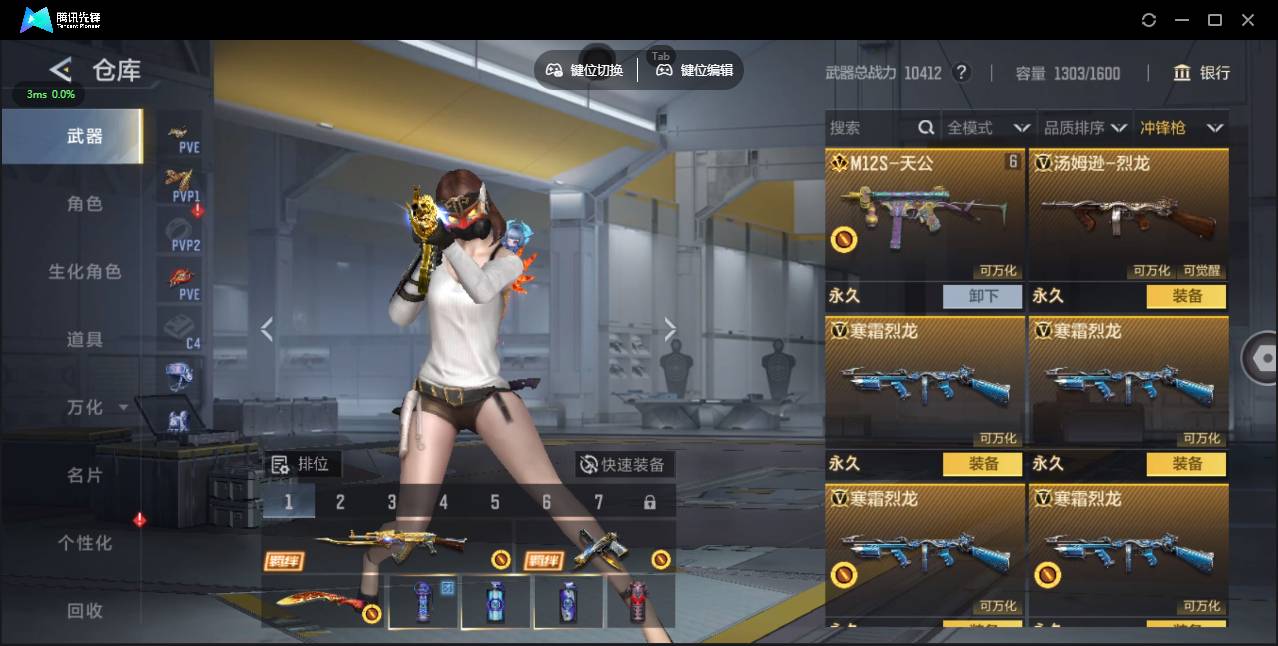
Task: Select loadout slot number 2
Action: pos(340,502)
